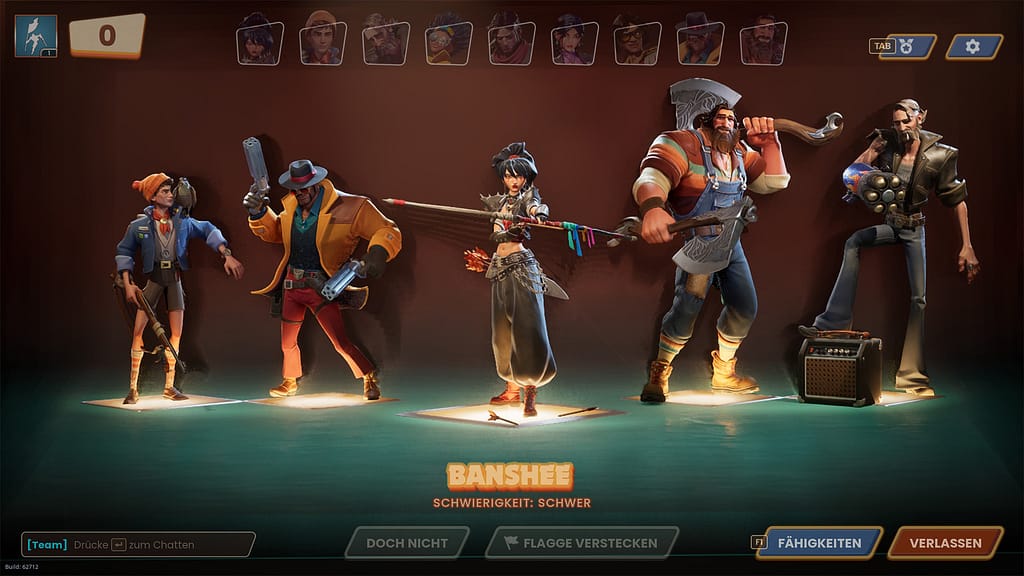Click the team icon in the corner
Viewport: 1024px width, 576px height.
tap(35, 36)
